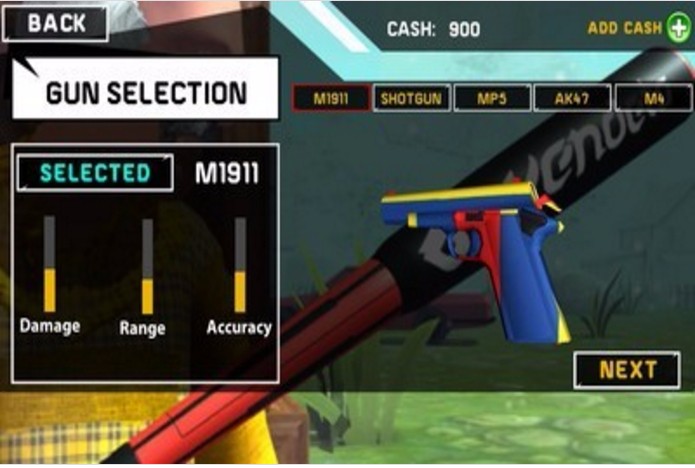695x468 pixels.
Task: Go back using the BACK button
Action: pos(56,24)
